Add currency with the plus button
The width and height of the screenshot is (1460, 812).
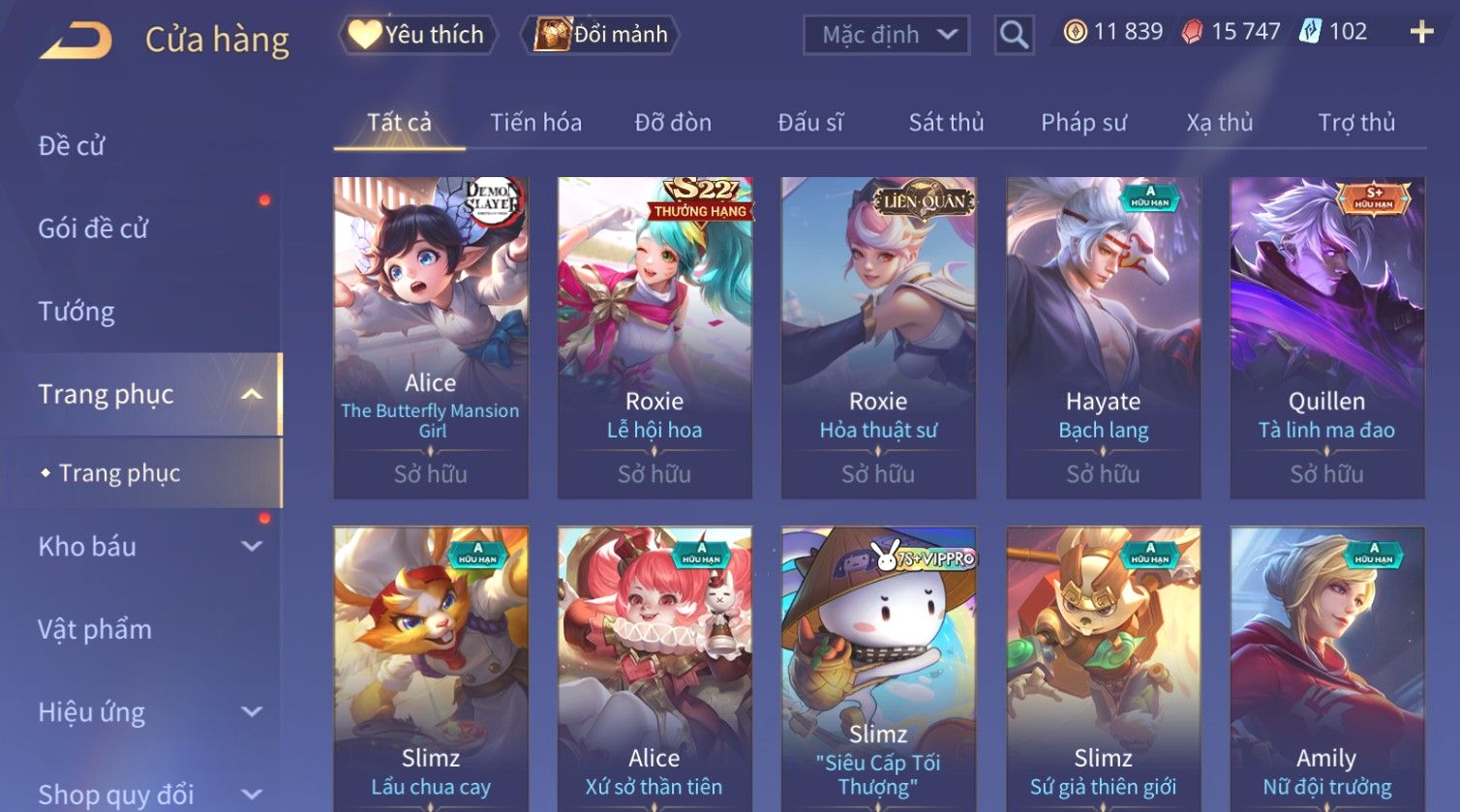pos(1421,32)
